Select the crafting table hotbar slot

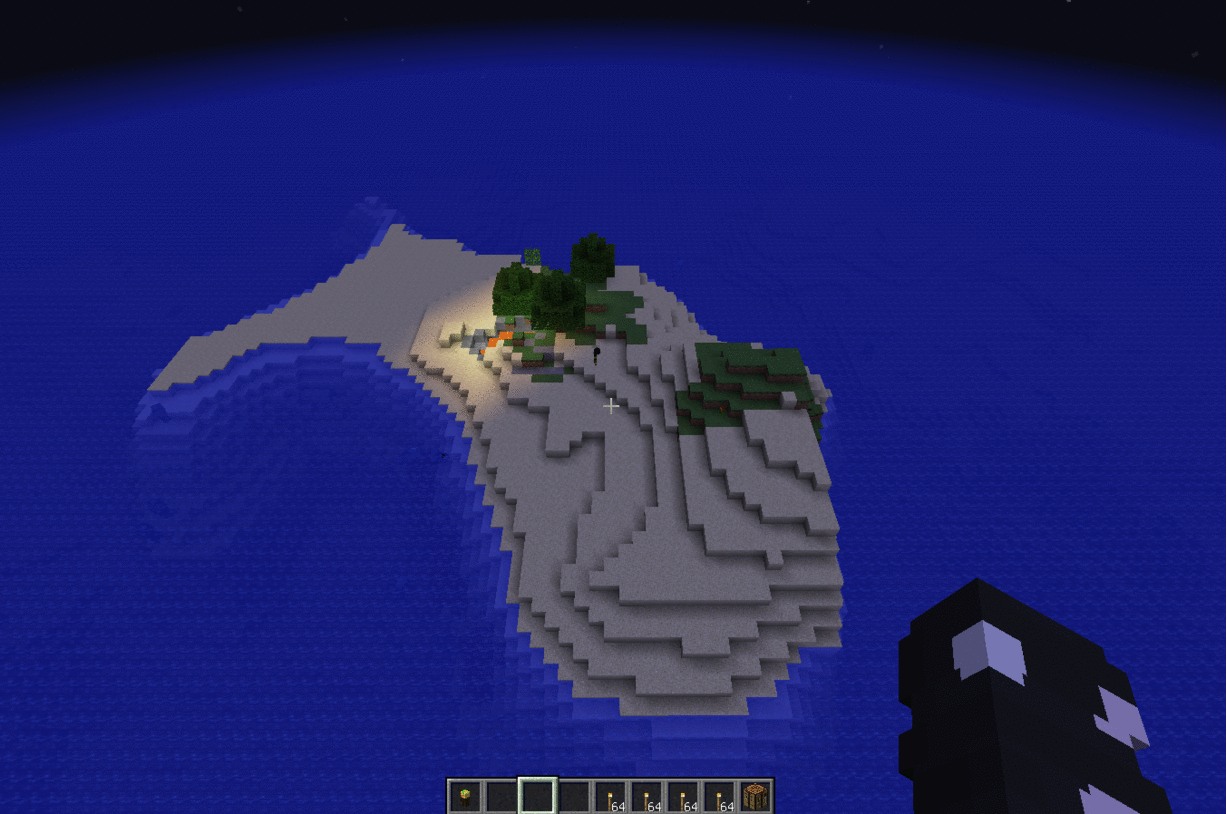(x=756, y=797)
